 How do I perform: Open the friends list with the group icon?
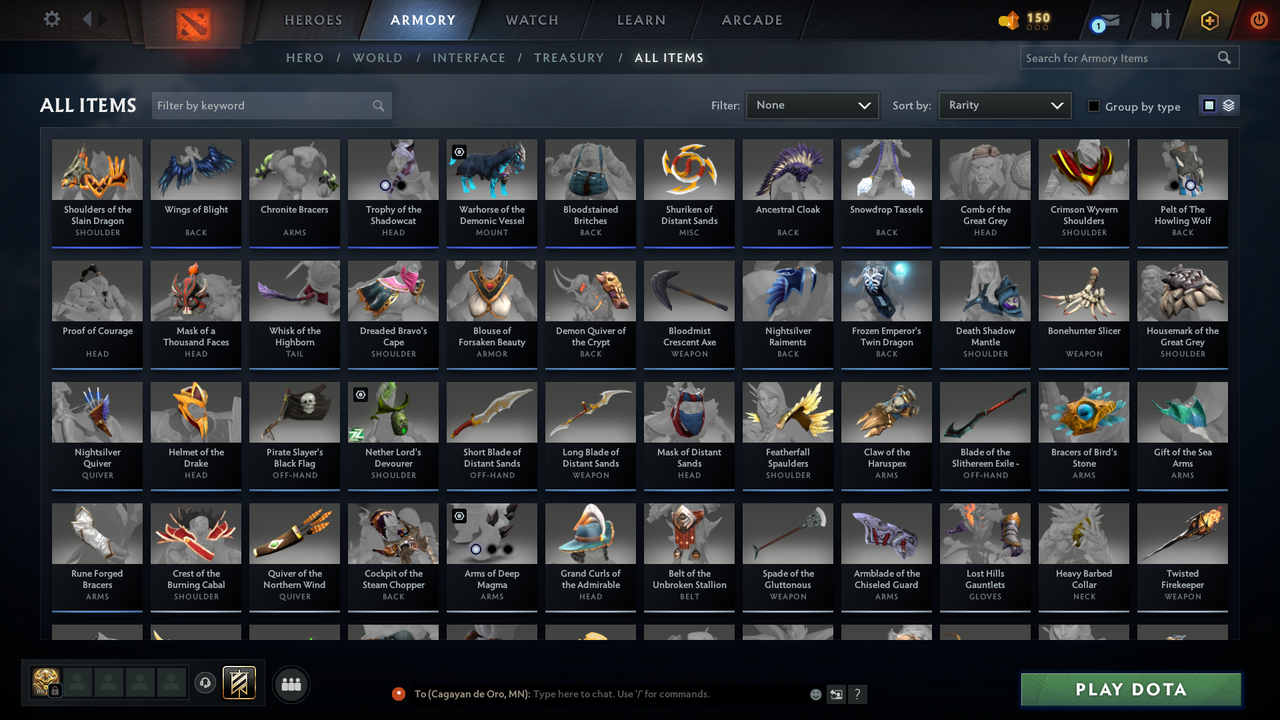[290, 684]
